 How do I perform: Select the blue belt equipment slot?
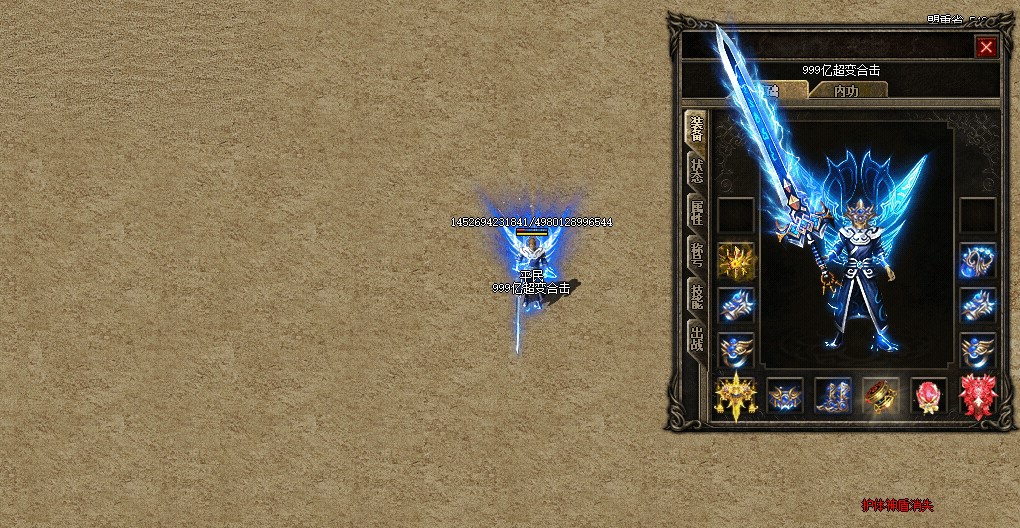tap(784, 396)
